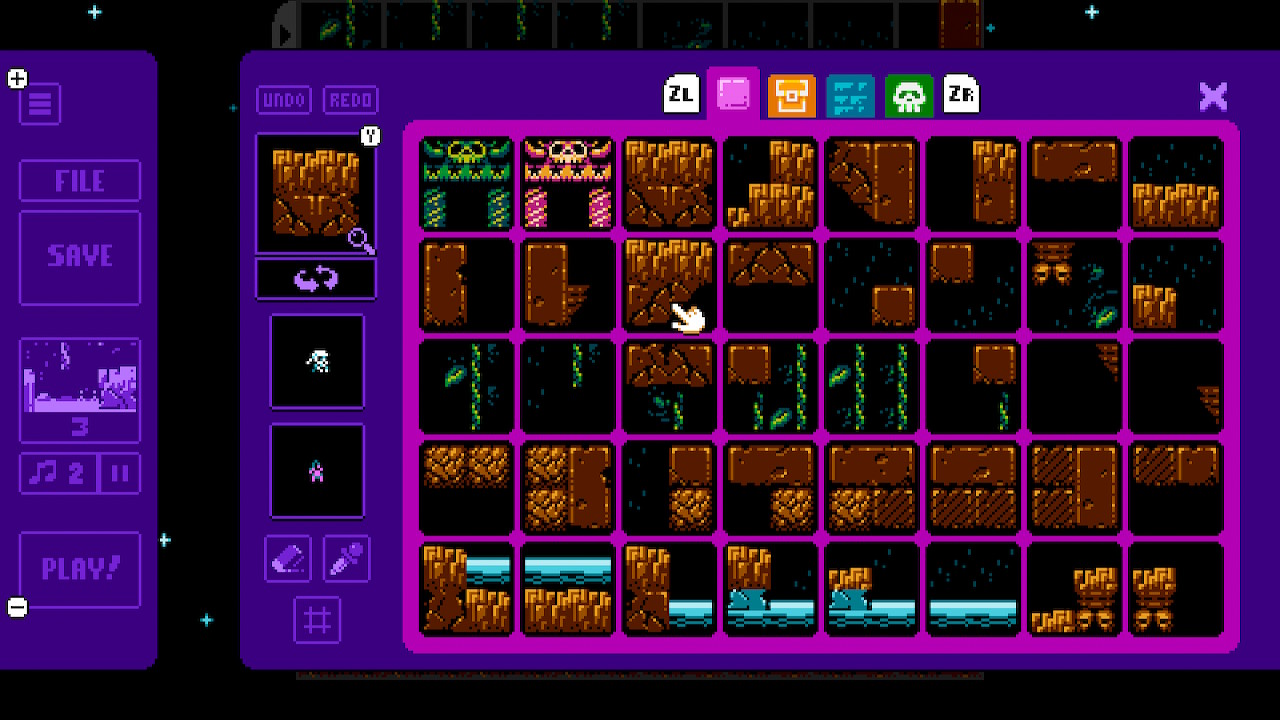
Task: Switch to the teal blocks category icon
Action: click(850, 96)
